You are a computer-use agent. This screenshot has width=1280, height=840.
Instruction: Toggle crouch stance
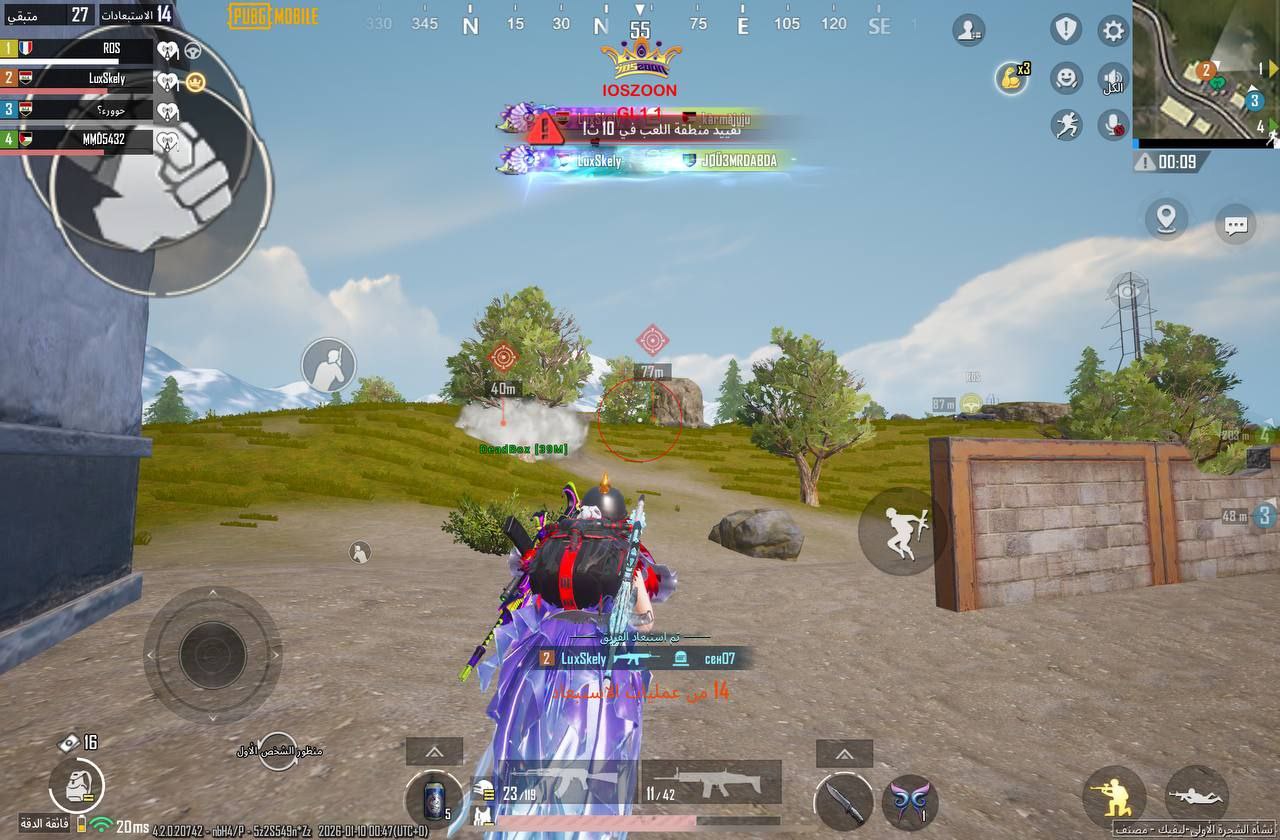coord(1114,797)
